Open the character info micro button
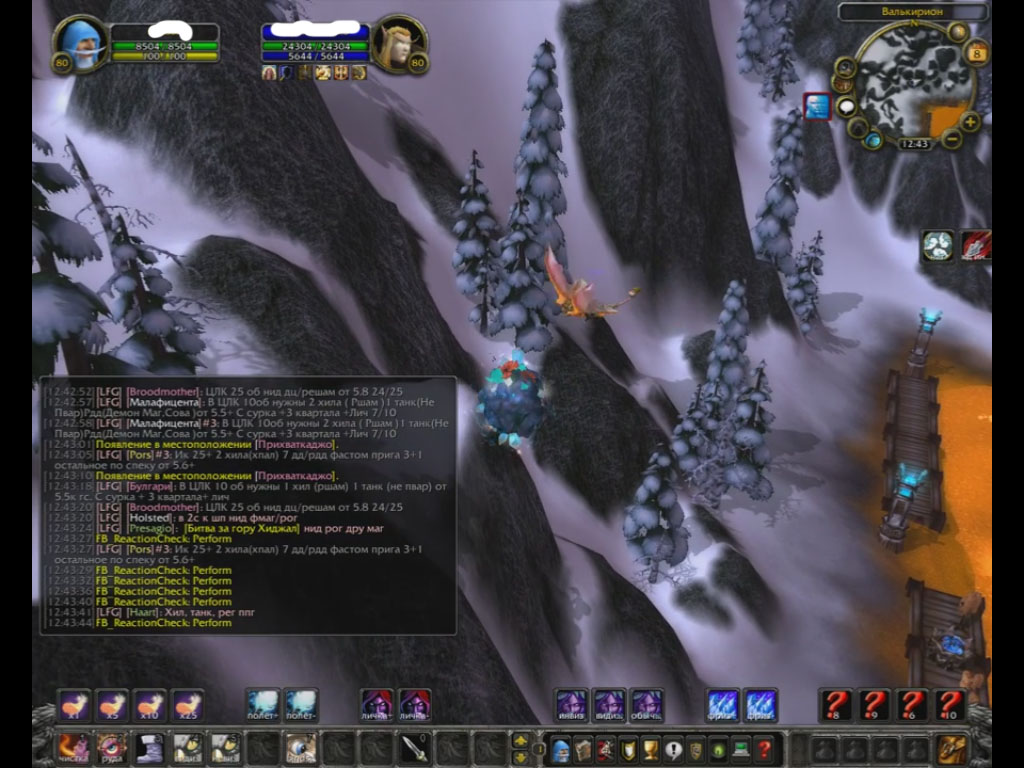This screenshot has height=768, width=1024. tap(561, 748)
